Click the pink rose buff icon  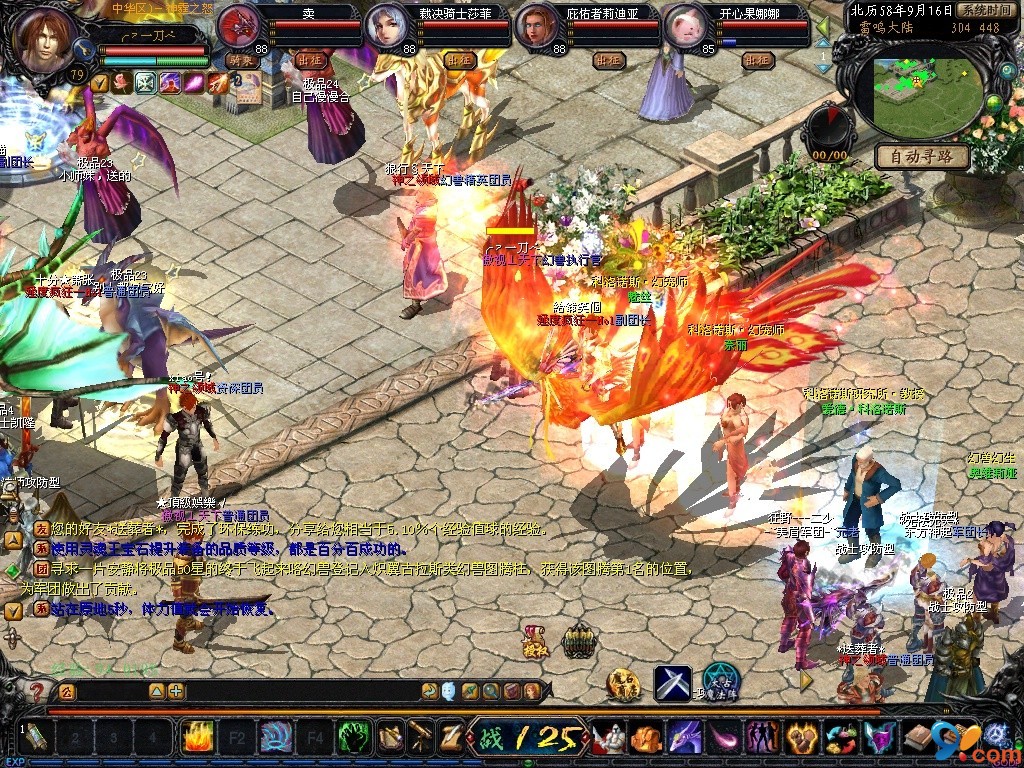122,83
